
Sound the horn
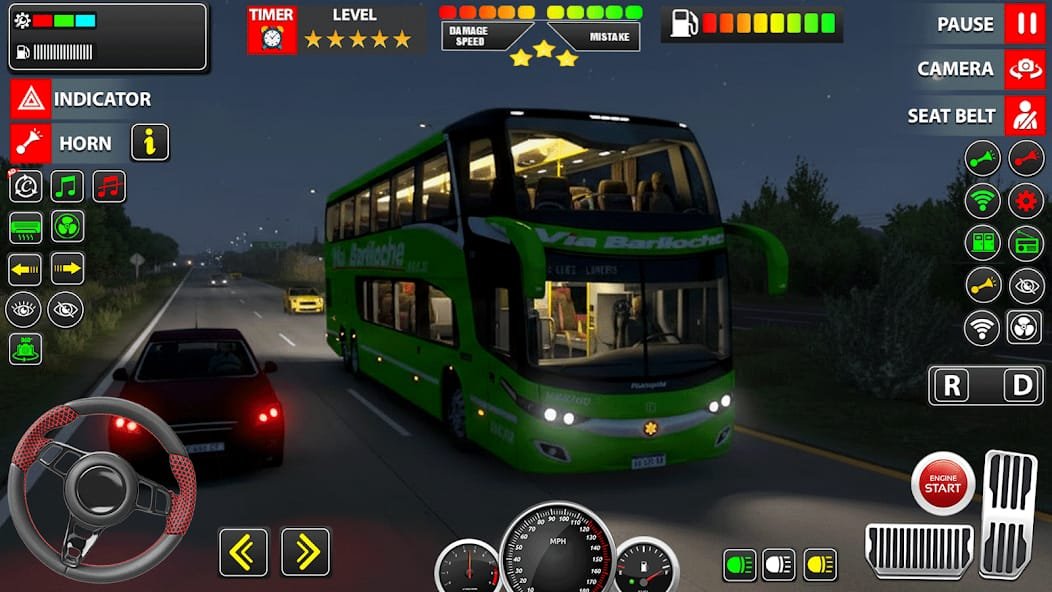(x=30, y=143)
